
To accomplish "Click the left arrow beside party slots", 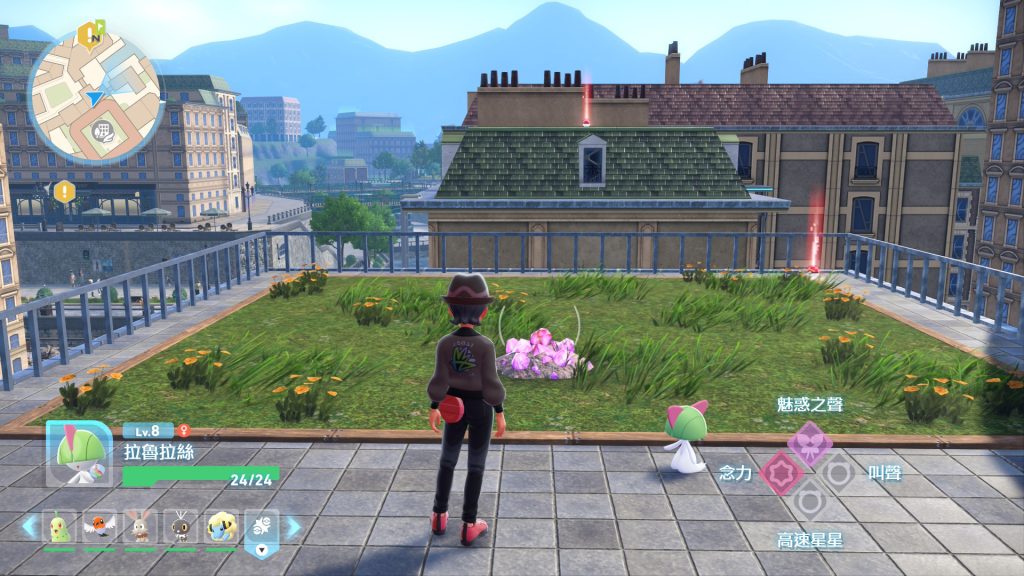I will click(30, 526).
